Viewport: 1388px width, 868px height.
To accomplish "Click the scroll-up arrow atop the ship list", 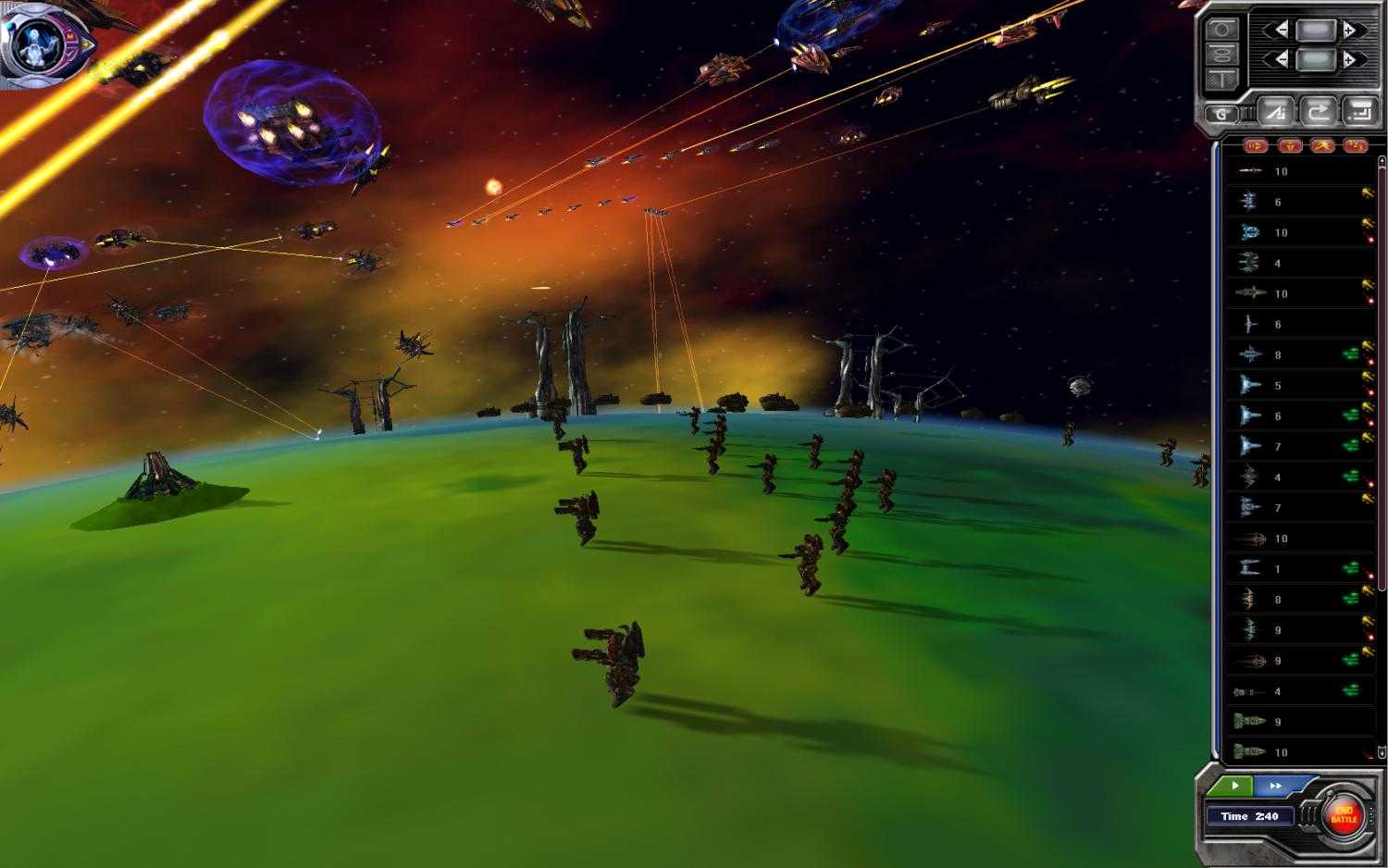I will (x=1381, y=162).
